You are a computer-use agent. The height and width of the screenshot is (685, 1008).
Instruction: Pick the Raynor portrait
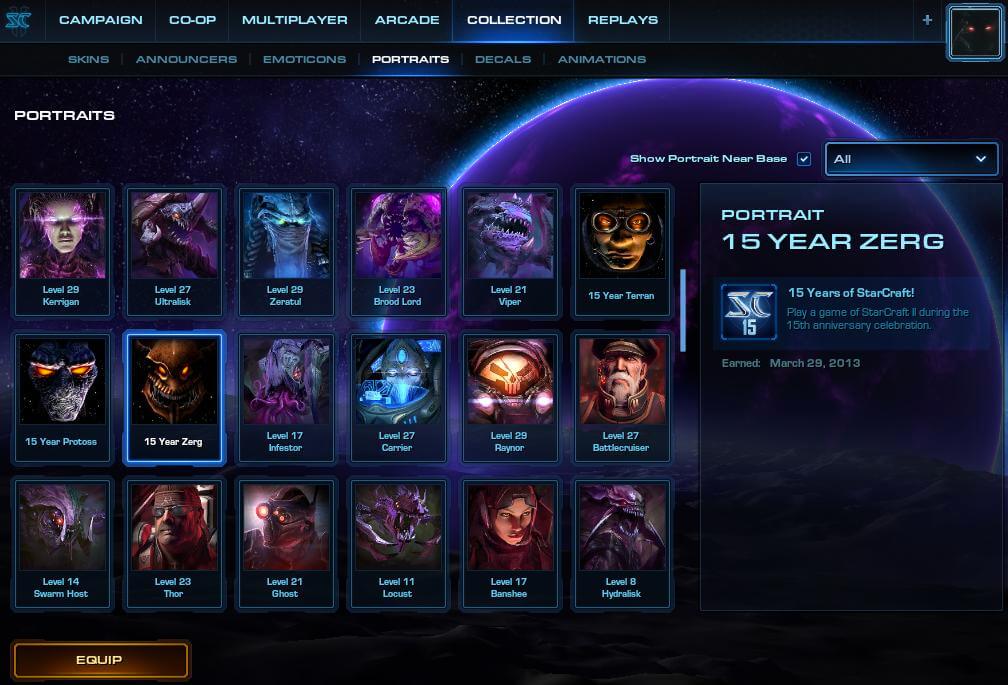tap(509, 397)
